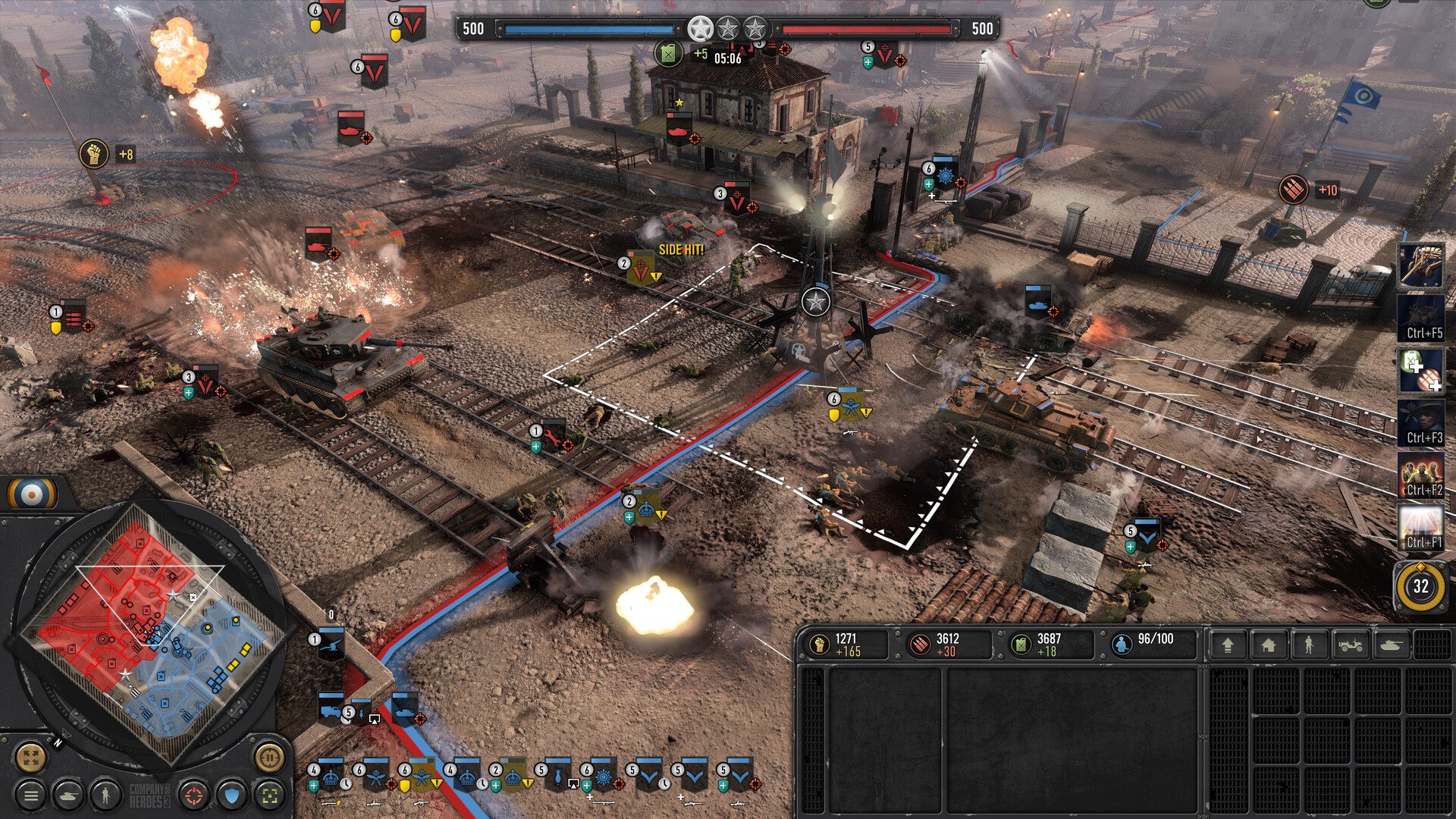Open the game menu via the hamburger icon
Viewport: 1456px width, 819px height.
pos(30,795)
